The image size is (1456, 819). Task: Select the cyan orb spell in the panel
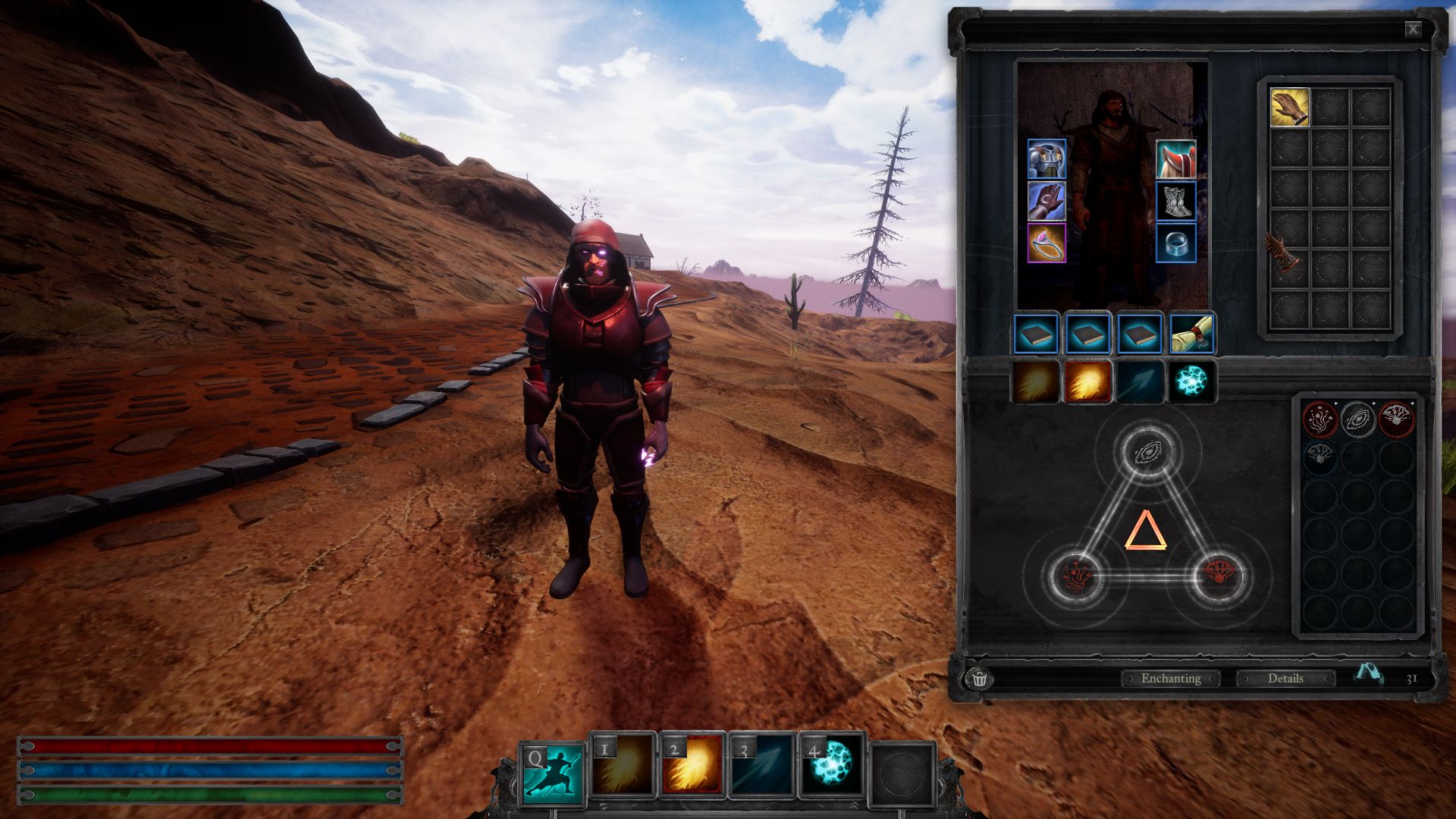pos(1191,381)
